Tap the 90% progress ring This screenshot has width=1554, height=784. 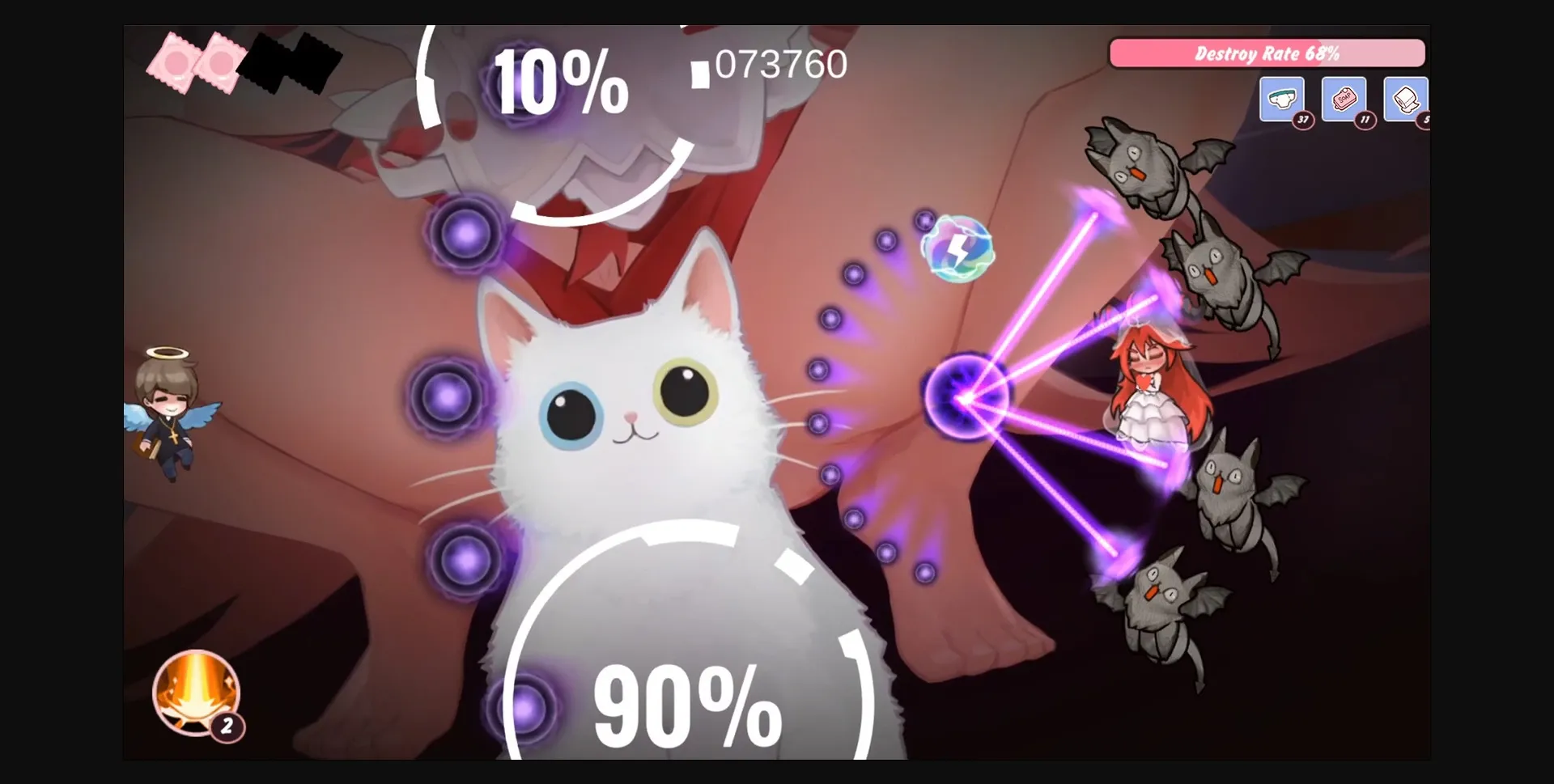pyautogui.click(x=688, y=704)
